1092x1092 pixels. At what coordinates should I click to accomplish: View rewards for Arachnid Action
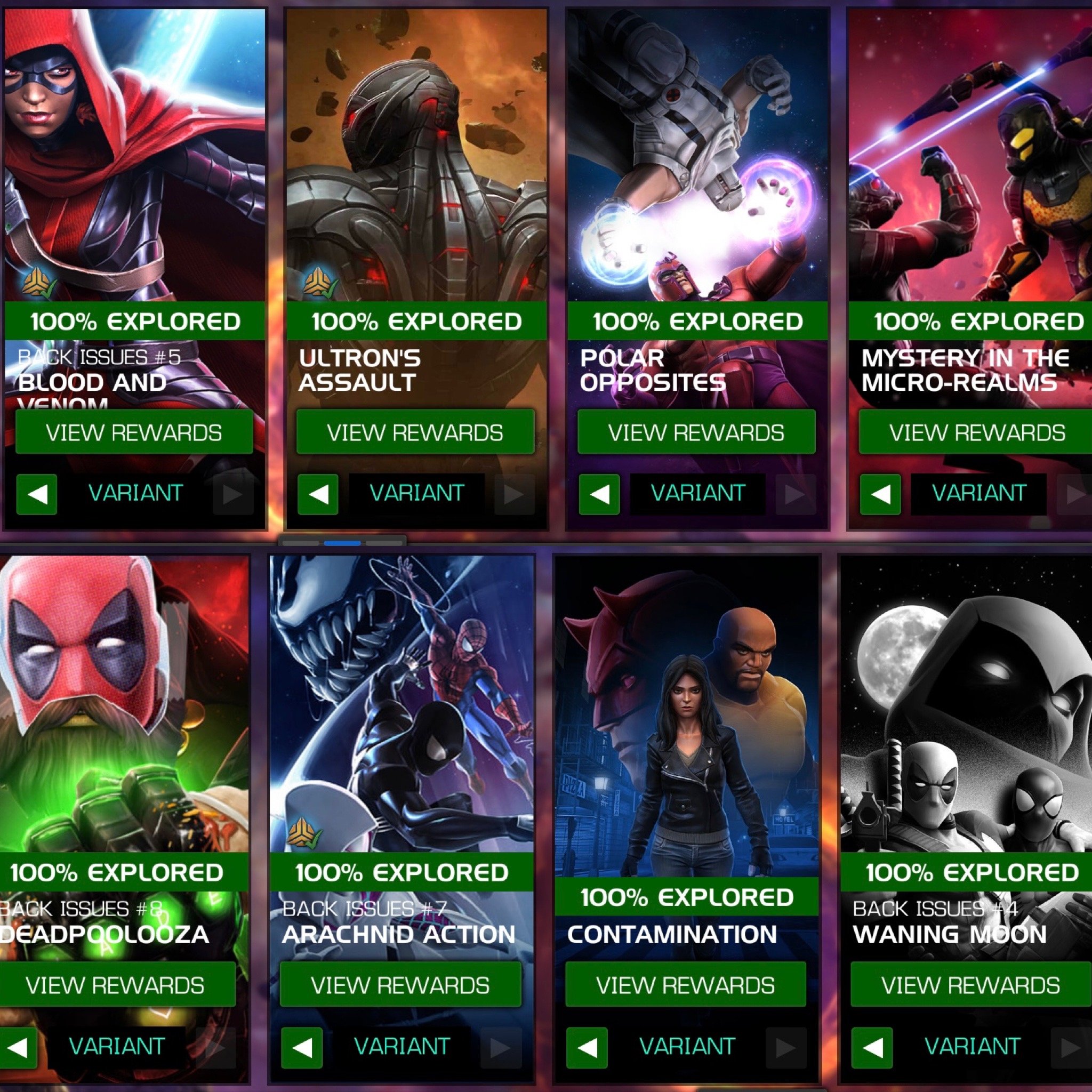pos(401,985)
